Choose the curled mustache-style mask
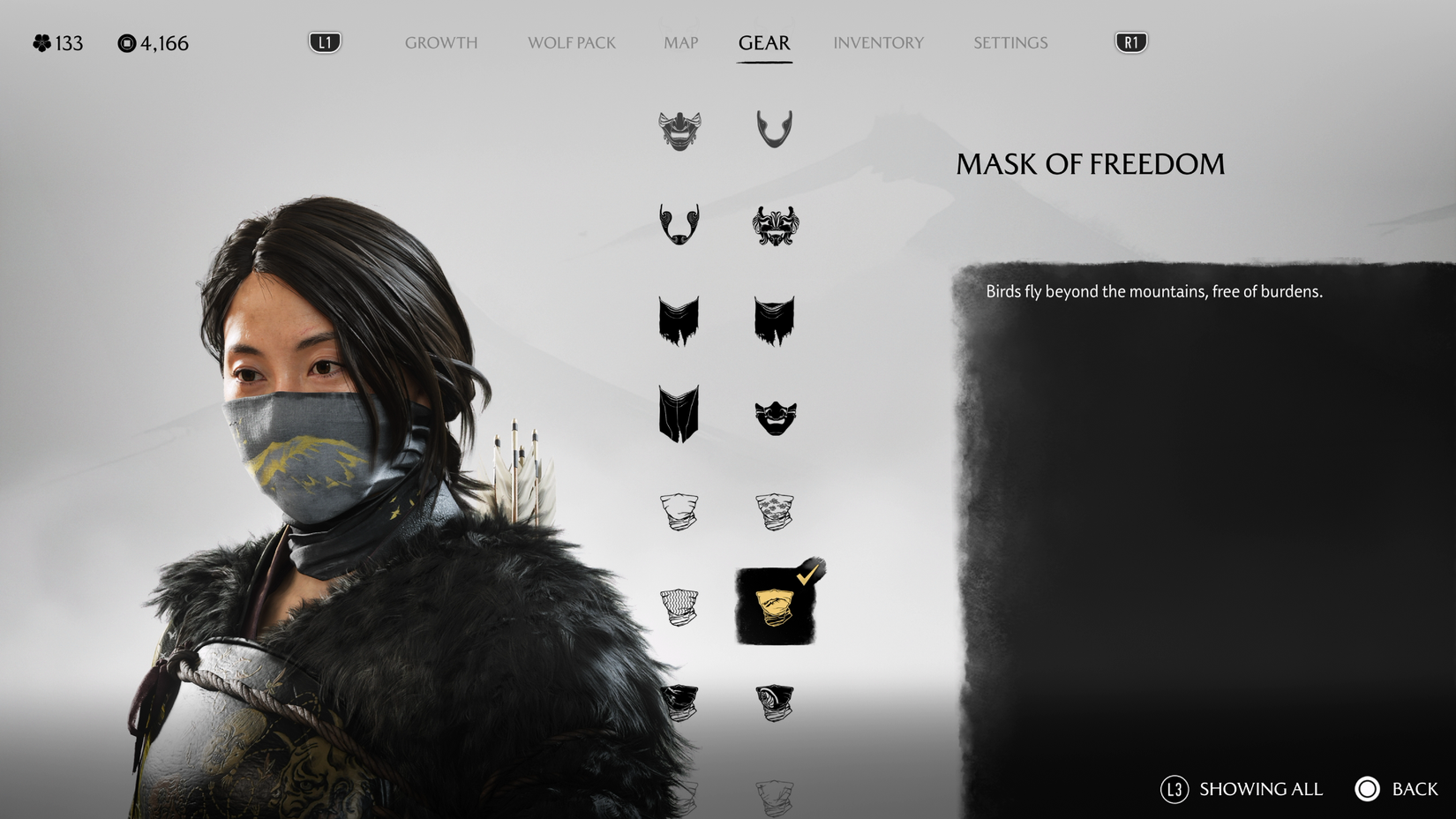 pos(679,225)
